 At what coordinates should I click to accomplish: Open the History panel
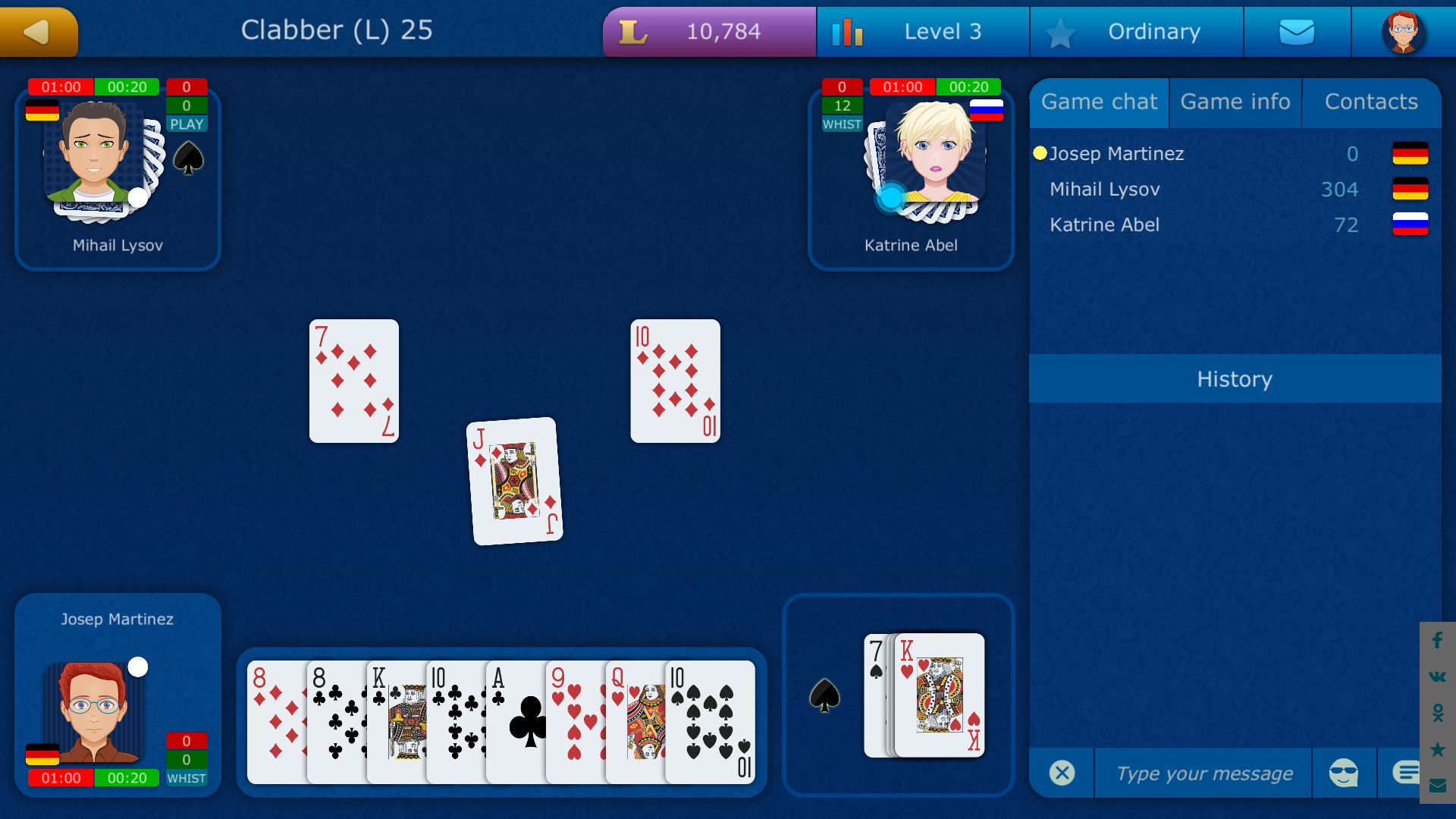pyautogui.click(x=1234, y=379)
